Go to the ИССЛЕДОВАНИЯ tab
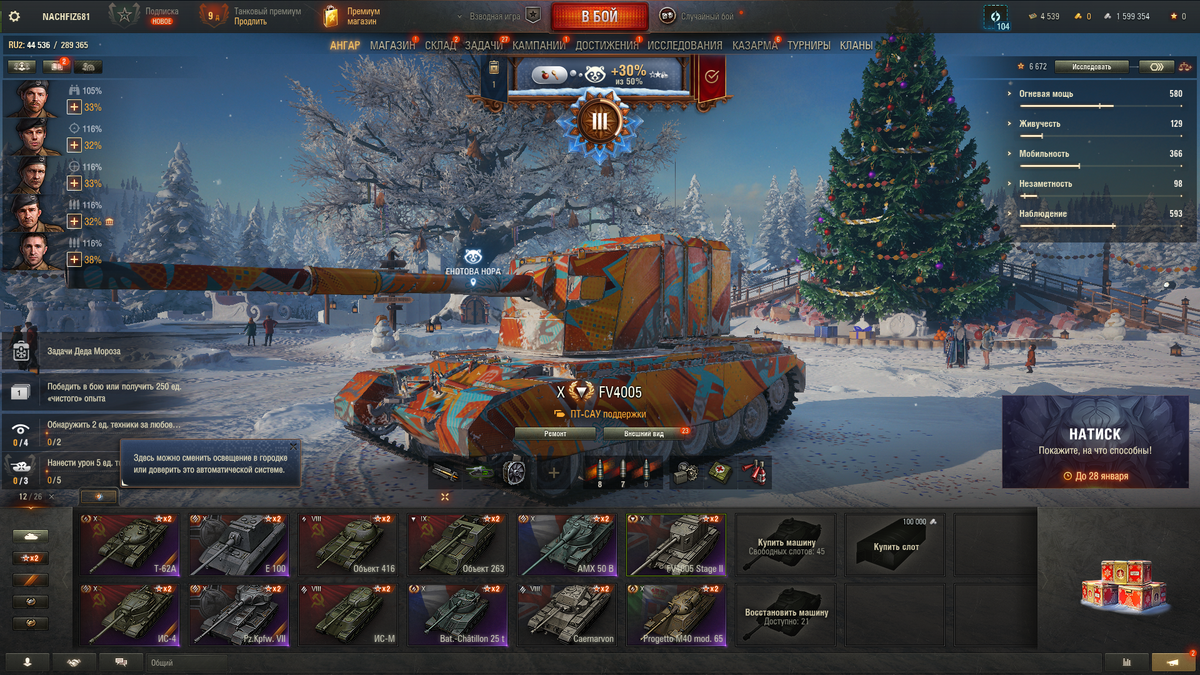This screenshot has width=1200, height=675. click(x=684, y=46)
